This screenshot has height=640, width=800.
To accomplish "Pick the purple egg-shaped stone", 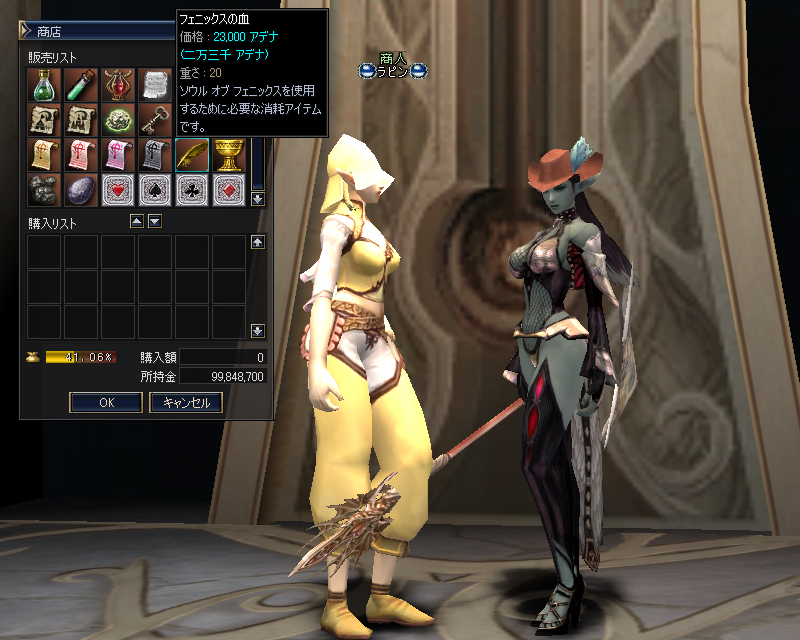I will 81,190.
